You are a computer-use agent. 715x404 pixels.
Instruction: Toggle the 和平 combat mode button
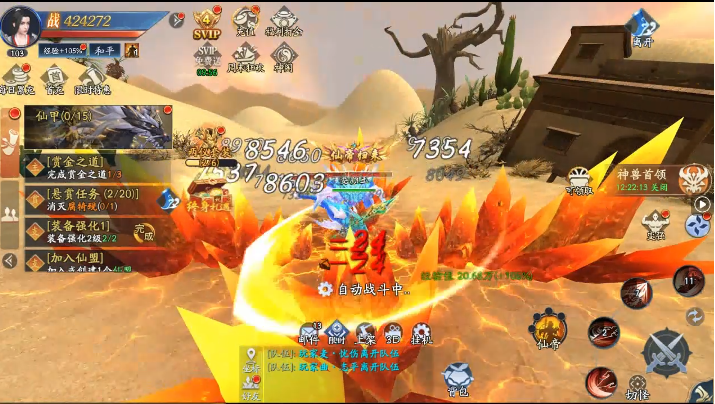click(x=106, y=50)
